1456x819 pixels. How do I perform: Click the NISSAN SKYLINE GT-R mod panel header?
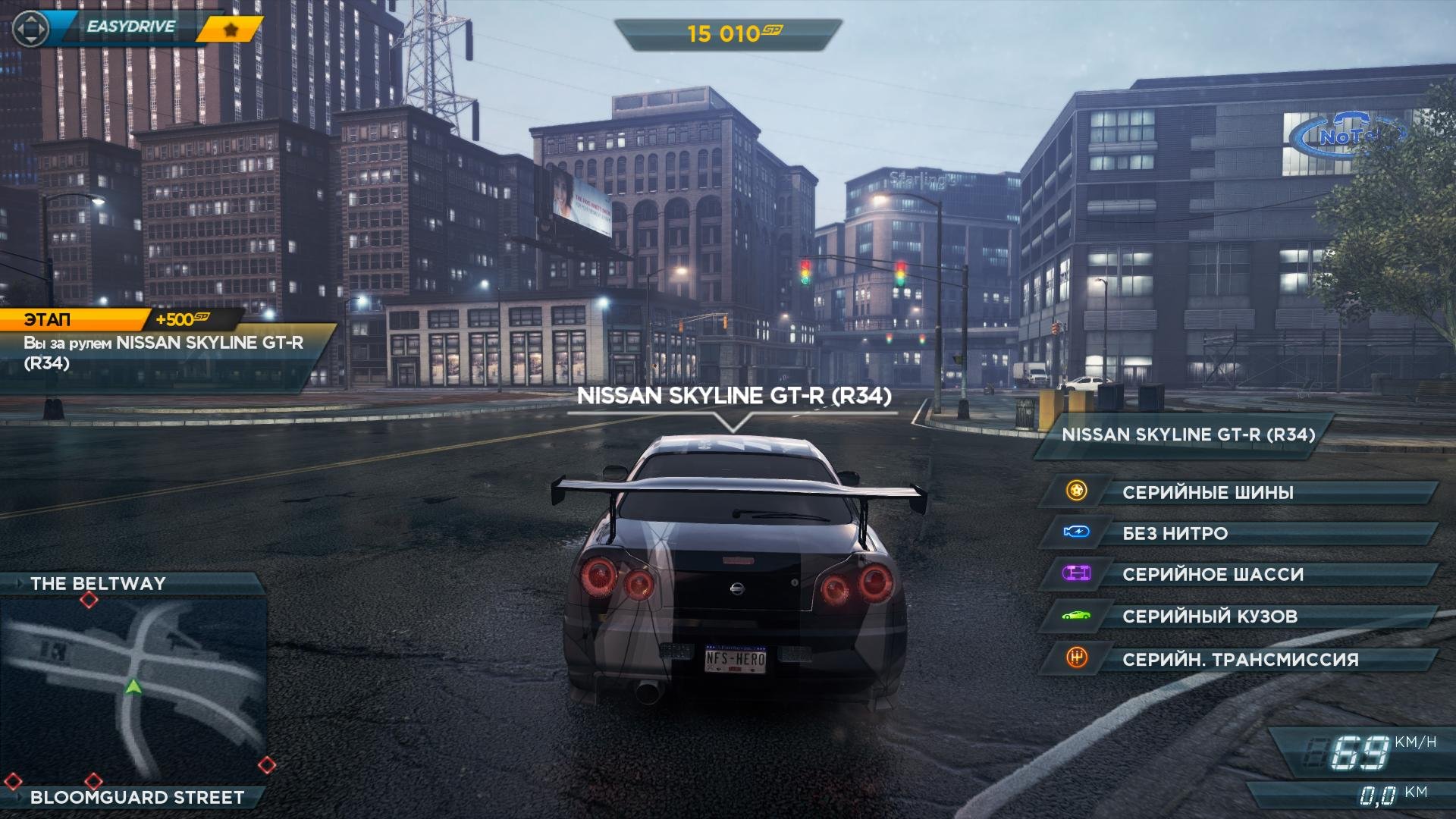tap(1188, 435)
